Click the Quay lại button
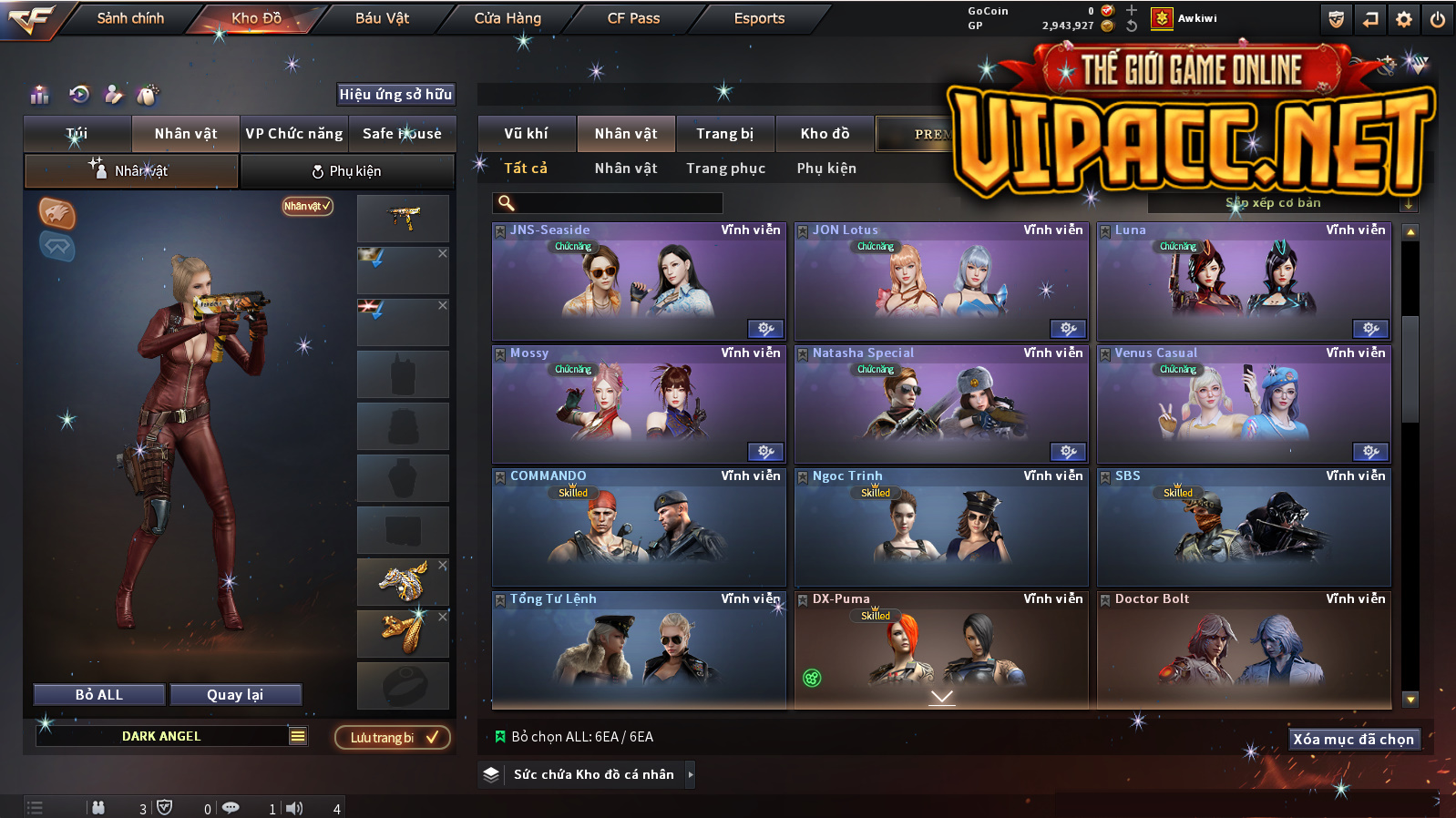This screenshot has width=1456, height=818. click(x=235, y=695)
